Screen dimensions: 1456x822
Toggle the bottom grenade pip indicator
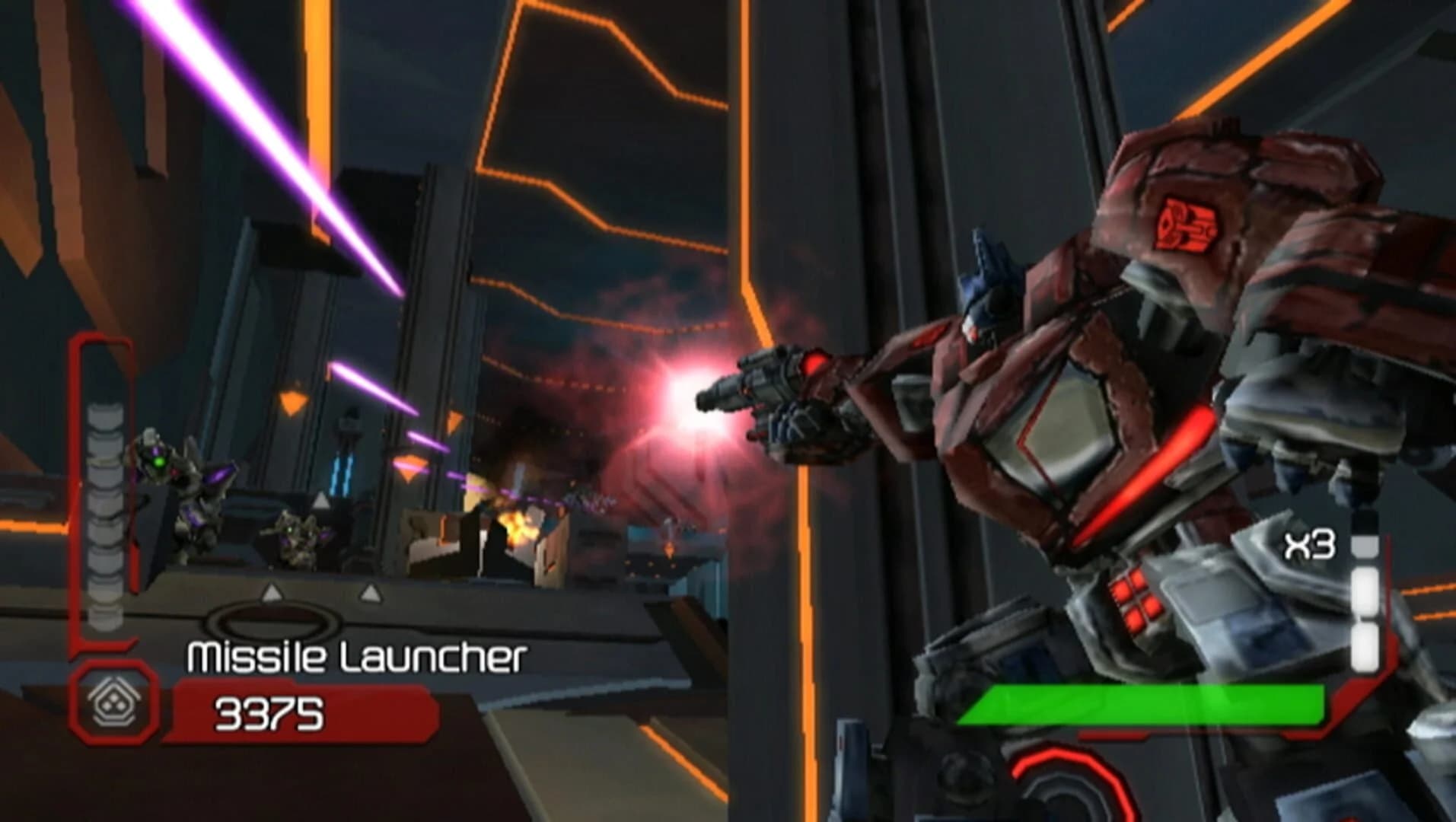tap(1365, 647)
